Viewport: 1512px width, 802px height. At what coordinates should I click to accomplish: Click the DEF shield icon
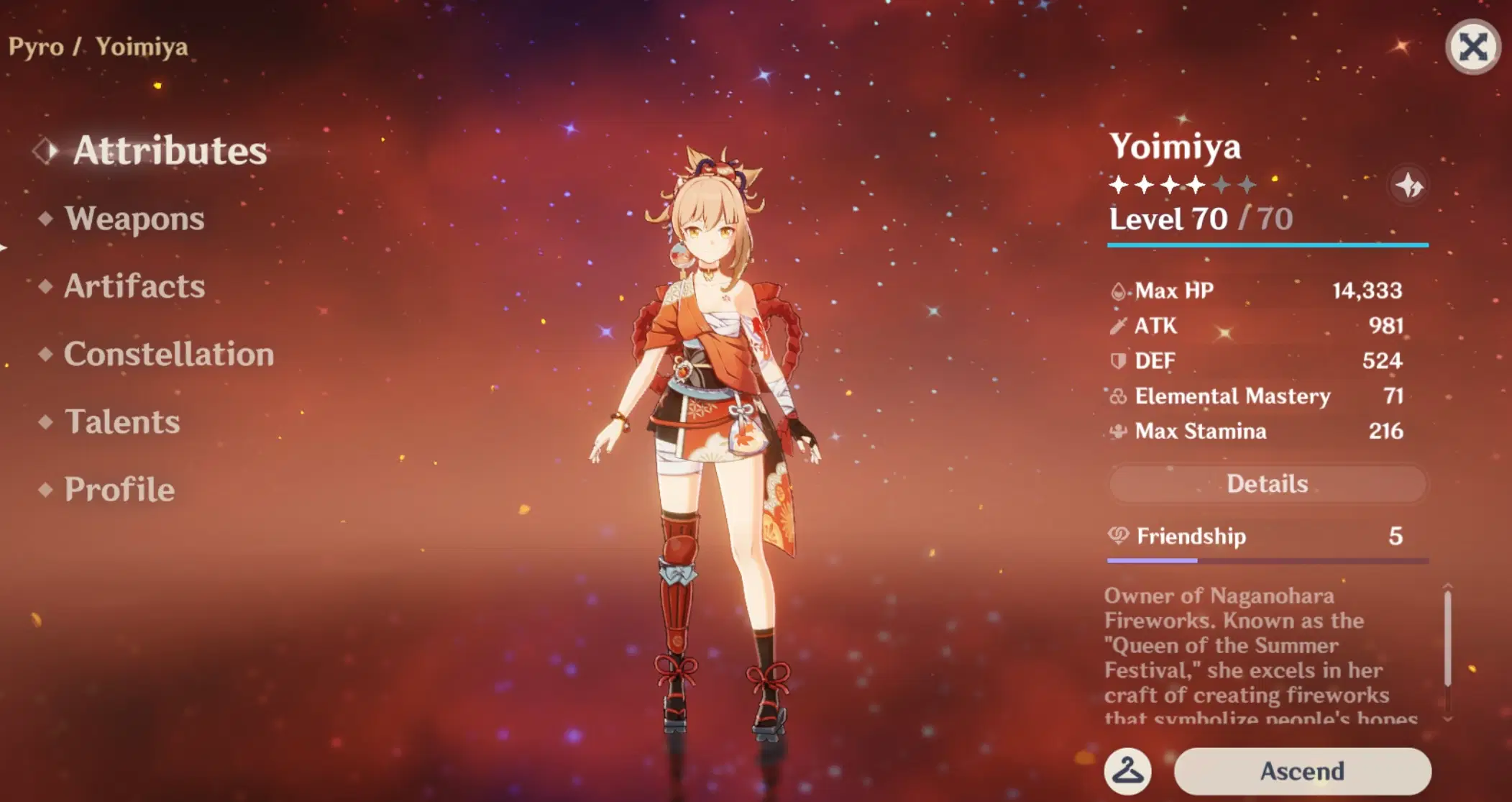(1119, 360)
